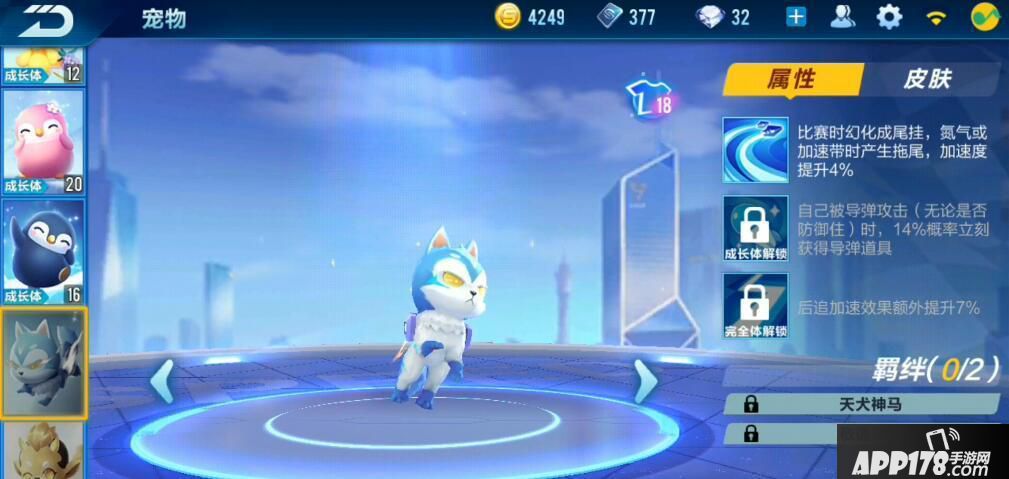Inspect the locked 完全体解锁 skill
The width and height of the screenshot is (1009, 479).
click(755, 306)
